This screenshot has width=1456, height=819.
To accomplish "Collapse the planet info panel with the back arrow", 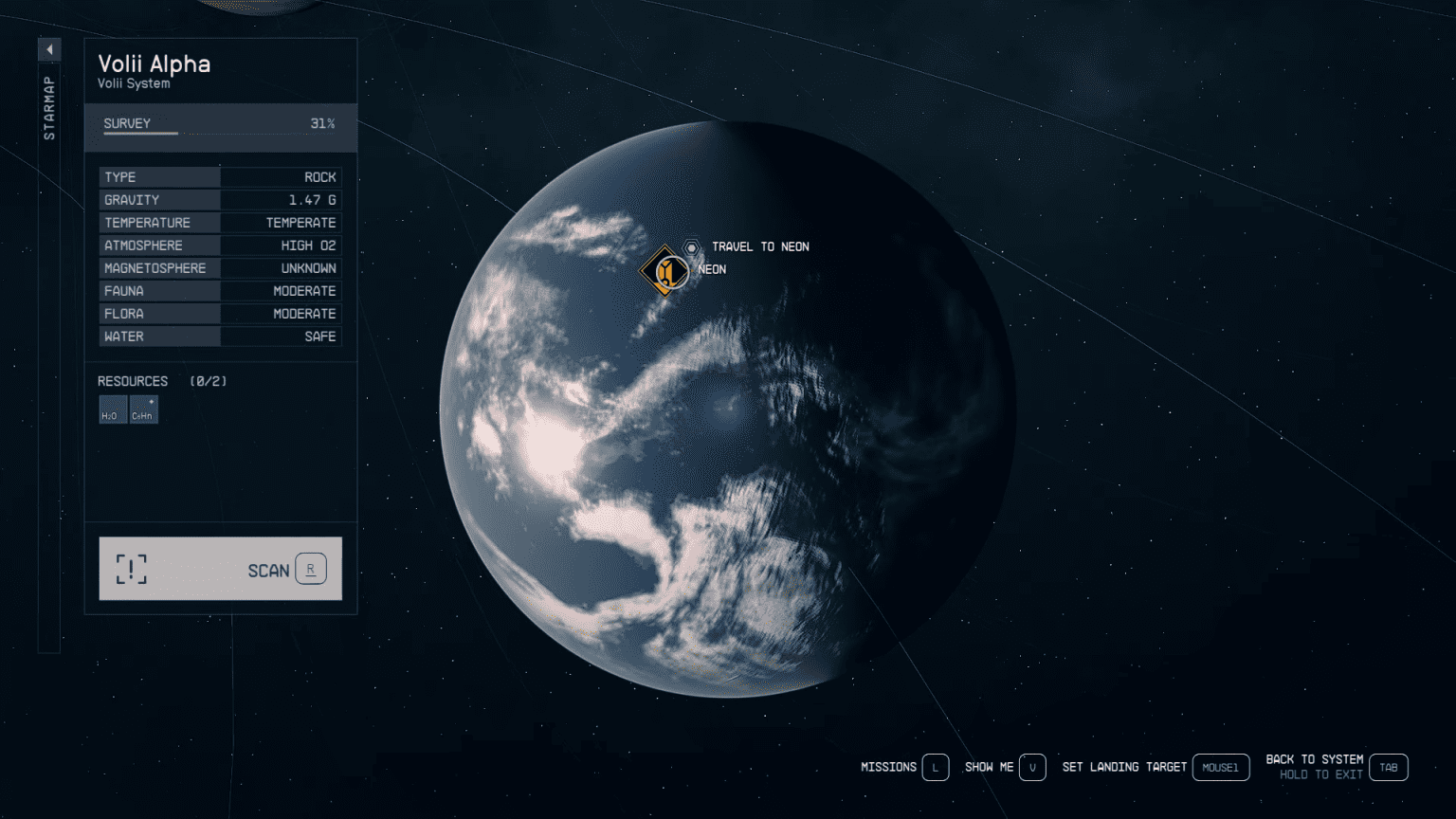I will [x=49, y=48].
